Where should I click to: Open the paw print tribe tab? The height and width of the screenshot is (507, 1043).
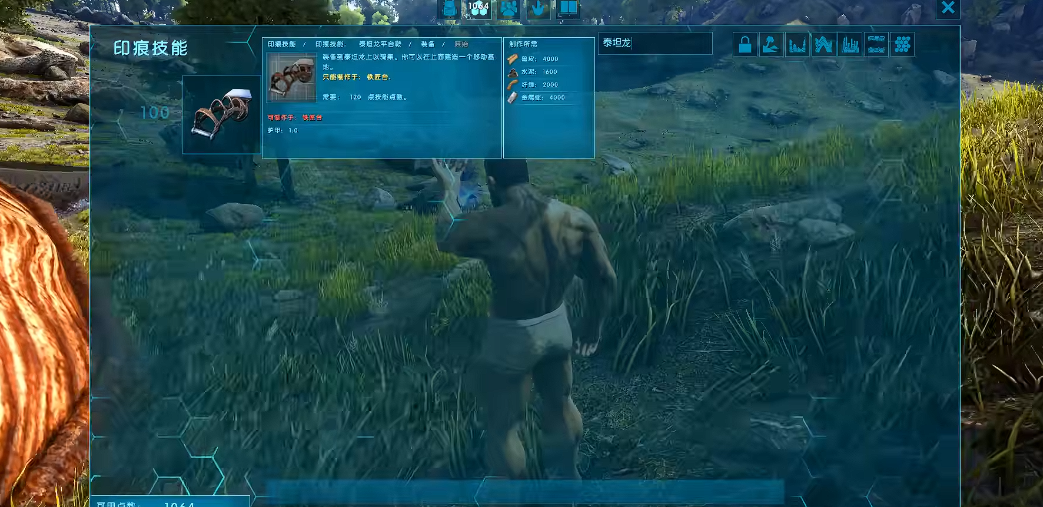click(x=508, y=8)
